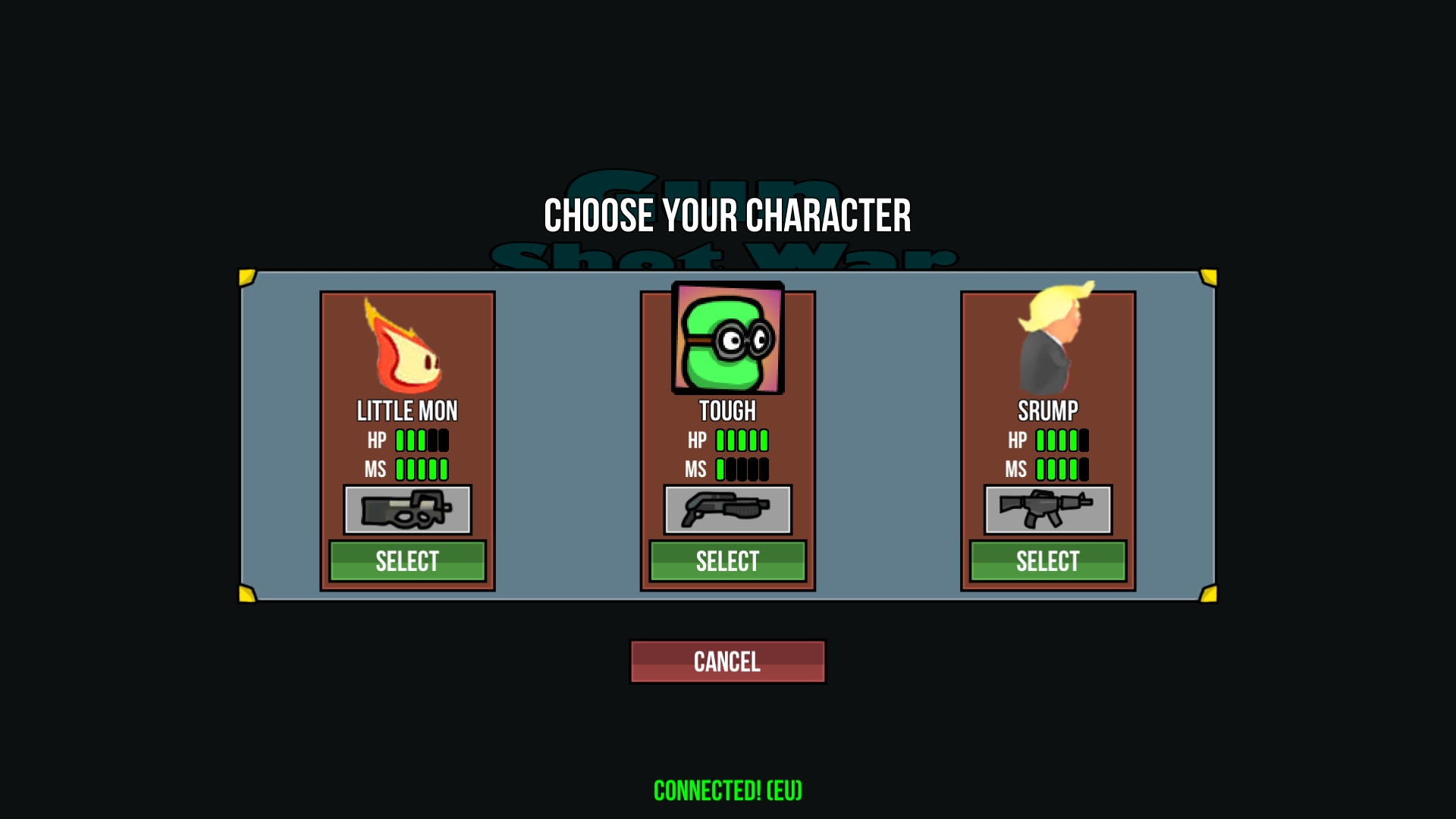Click Tough's MS bar
Screen dimensions: 1456x819
741,469
